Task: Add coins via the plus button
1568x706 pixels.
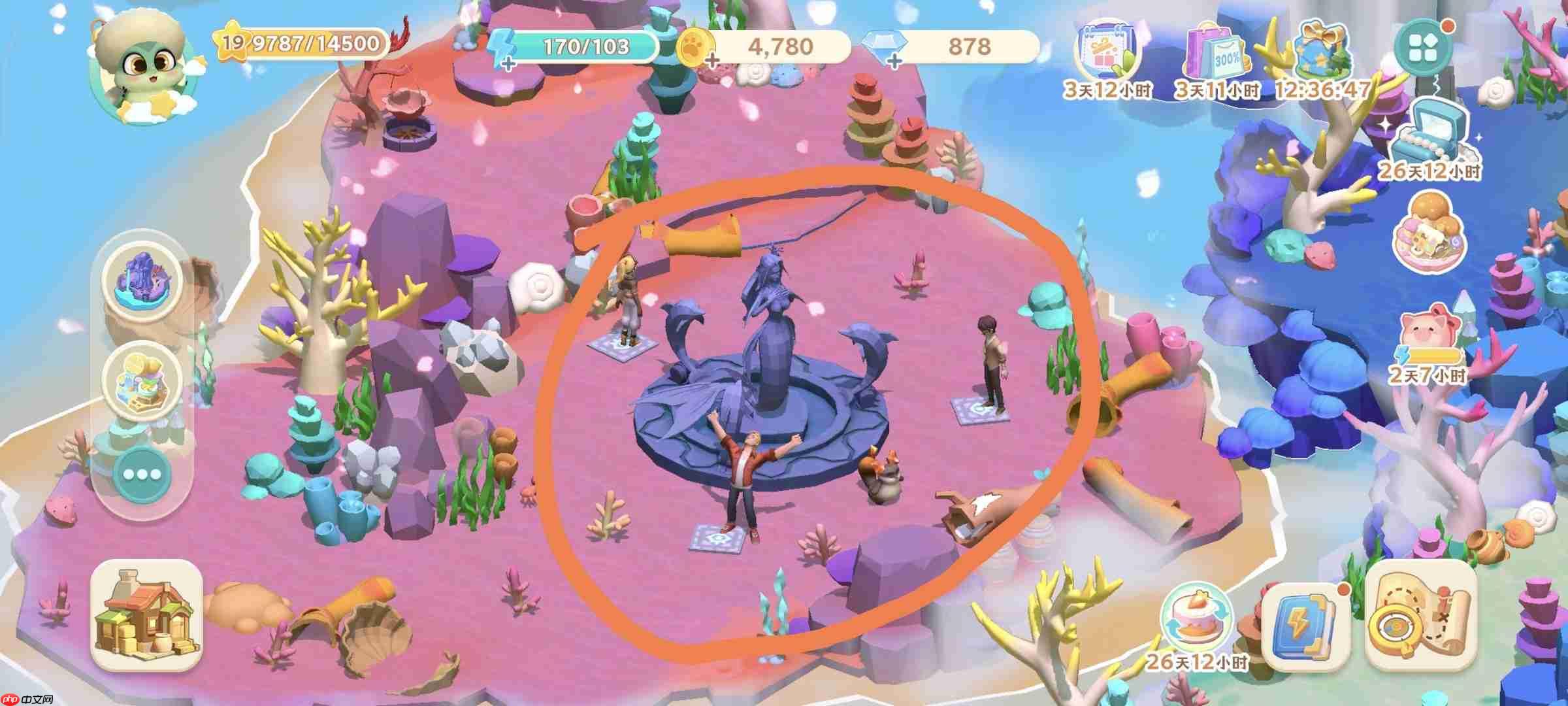Action: pyautogui.click(x=711, y=61)
